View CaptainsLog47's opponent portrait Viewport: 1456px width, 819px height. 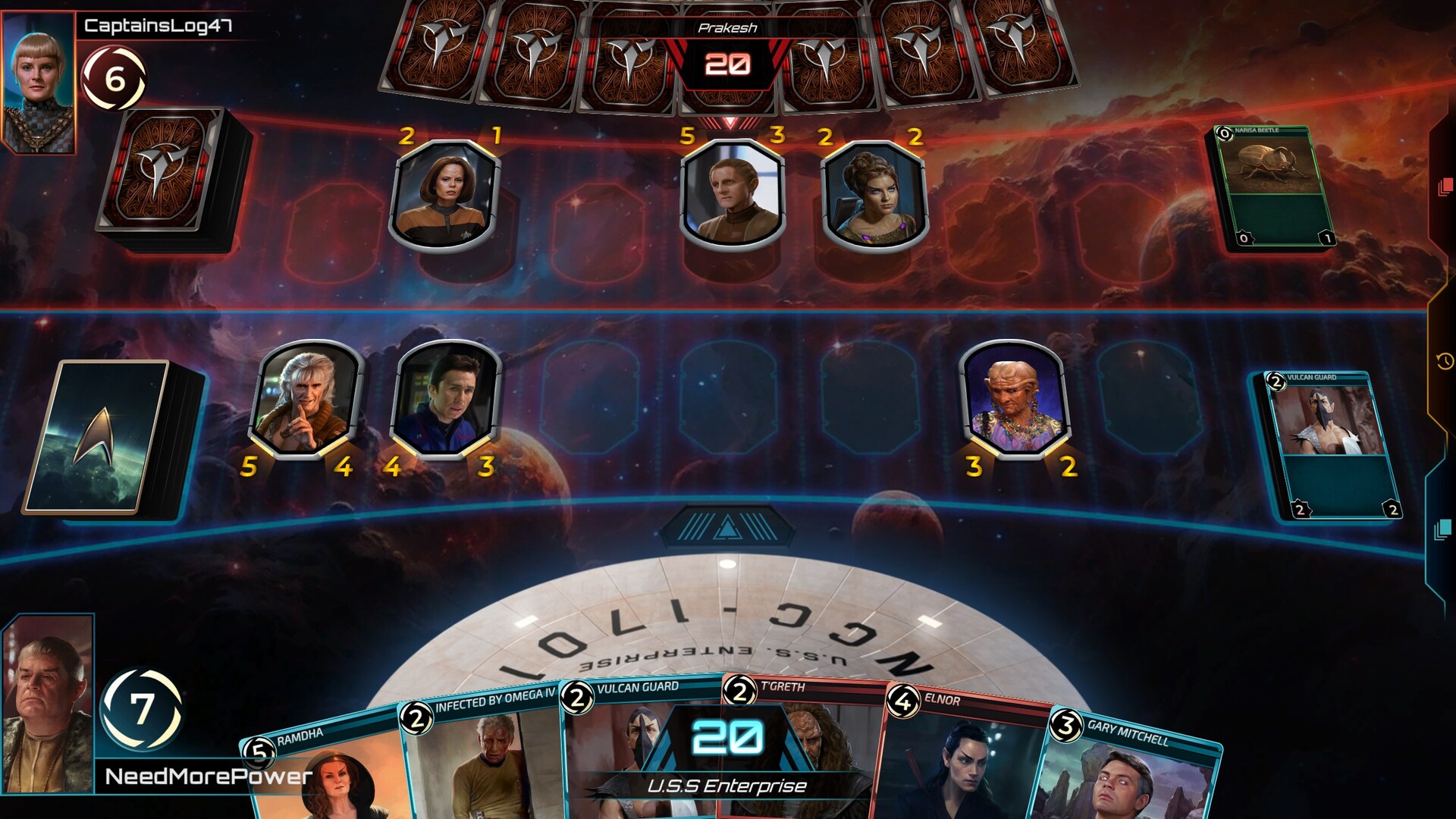39,82
